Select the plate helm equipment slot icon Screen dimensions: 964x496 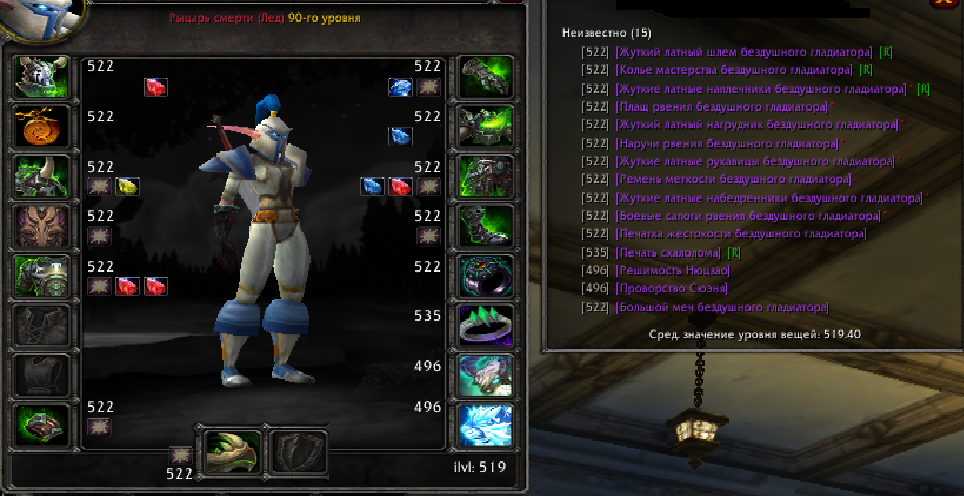(42, 78)
